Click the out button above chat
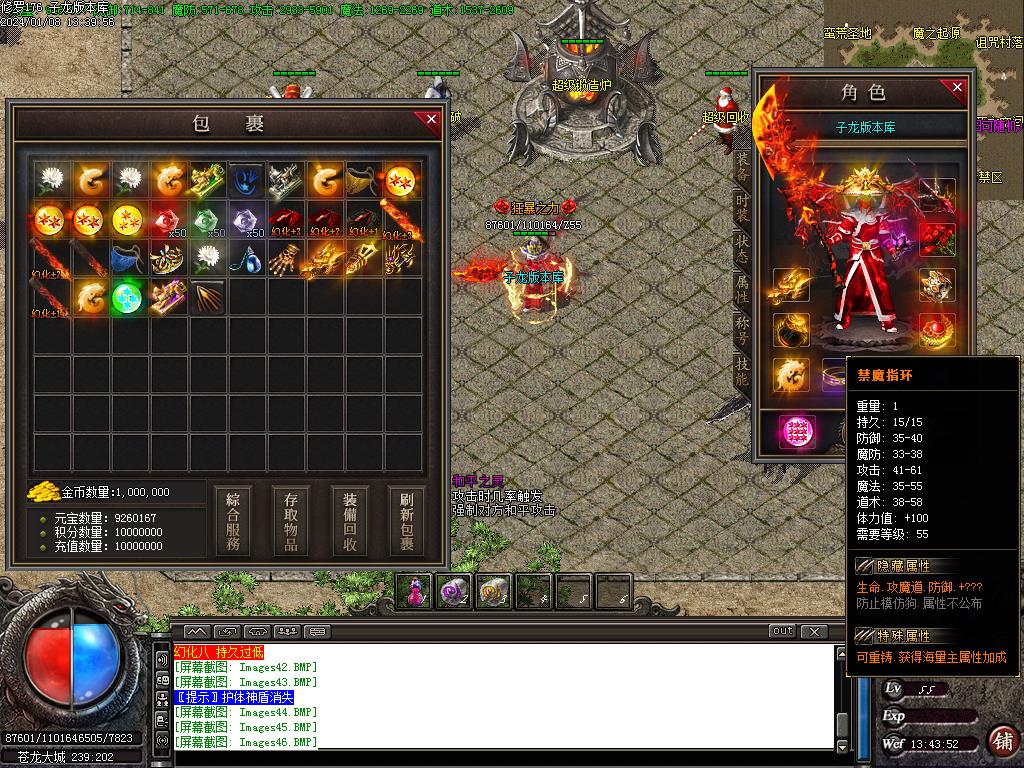The width and height of the screenshot is (1024, 768). pos(782,631)
